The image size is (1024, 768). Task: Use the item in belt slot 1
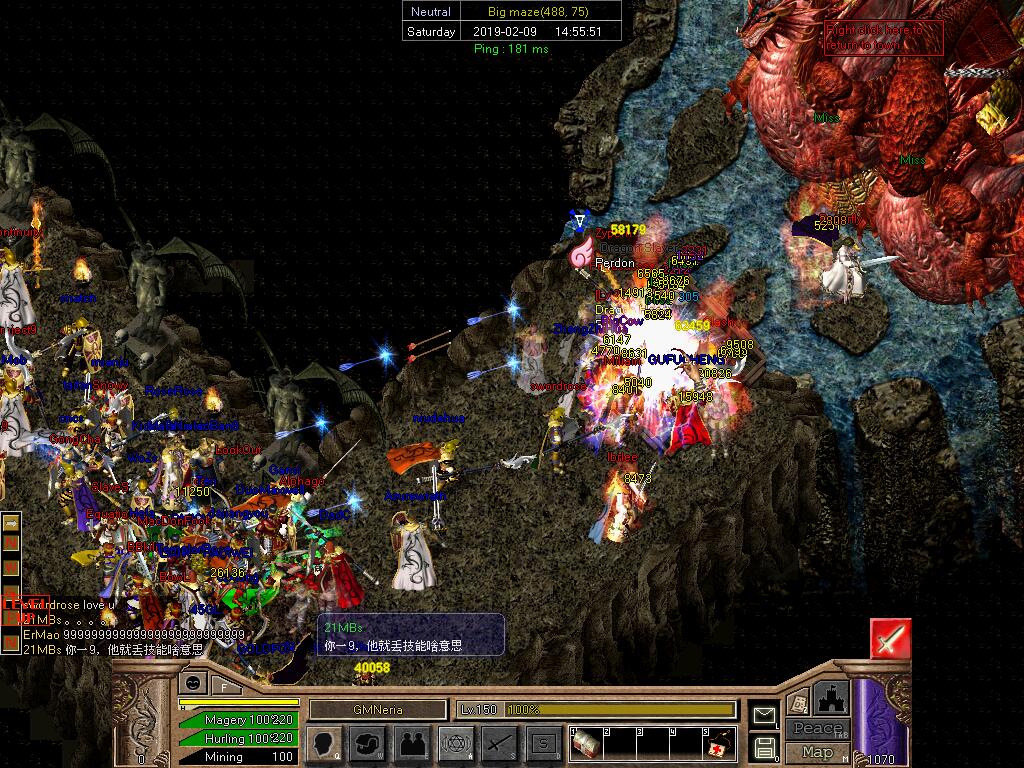(585, 742)
